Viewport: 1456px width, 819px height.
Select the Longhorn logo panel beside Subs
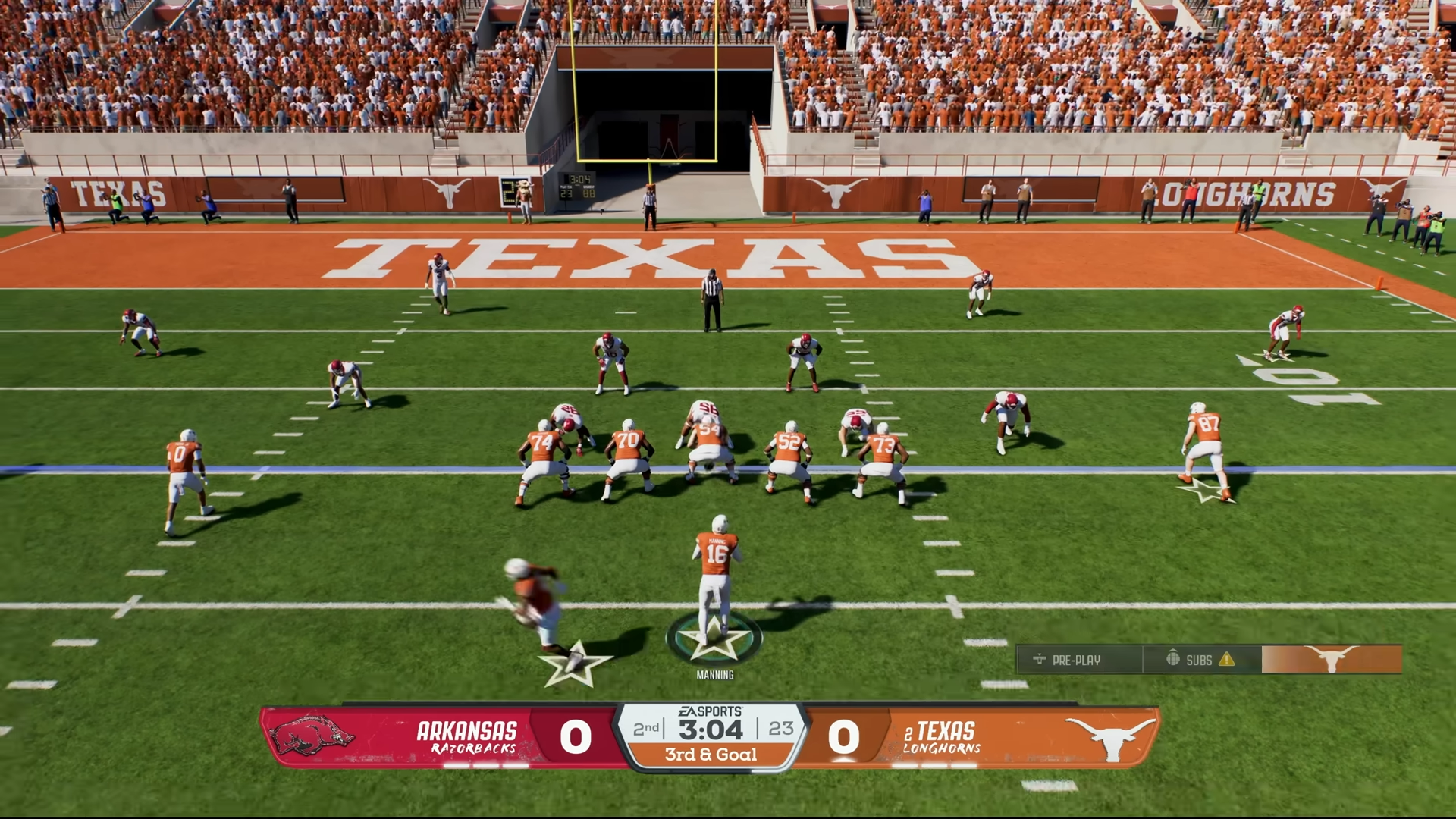(x=1331, y=660)
